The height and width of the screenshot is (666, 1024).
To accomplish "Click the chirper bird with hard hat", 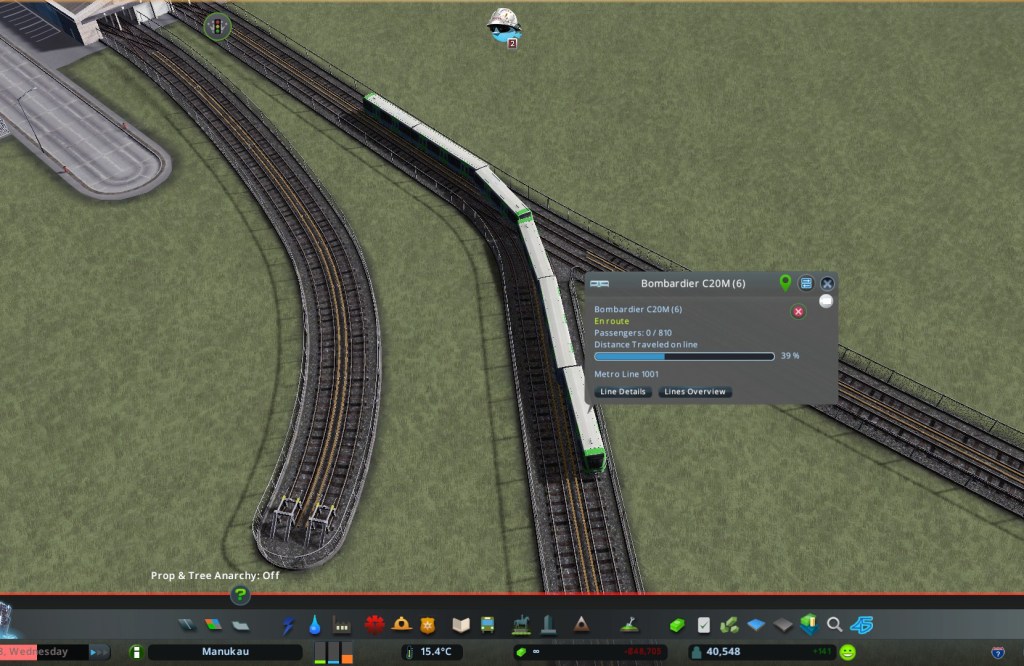I will coord(502,24).
